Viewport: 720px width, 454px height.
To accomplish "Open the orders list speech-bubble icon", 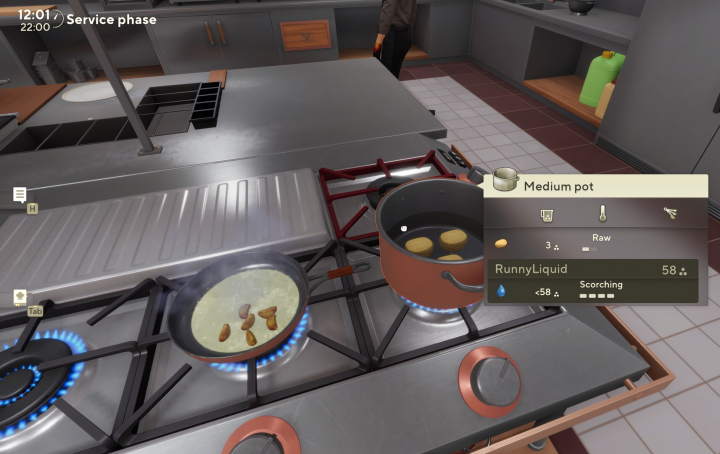I will point(20,194).
